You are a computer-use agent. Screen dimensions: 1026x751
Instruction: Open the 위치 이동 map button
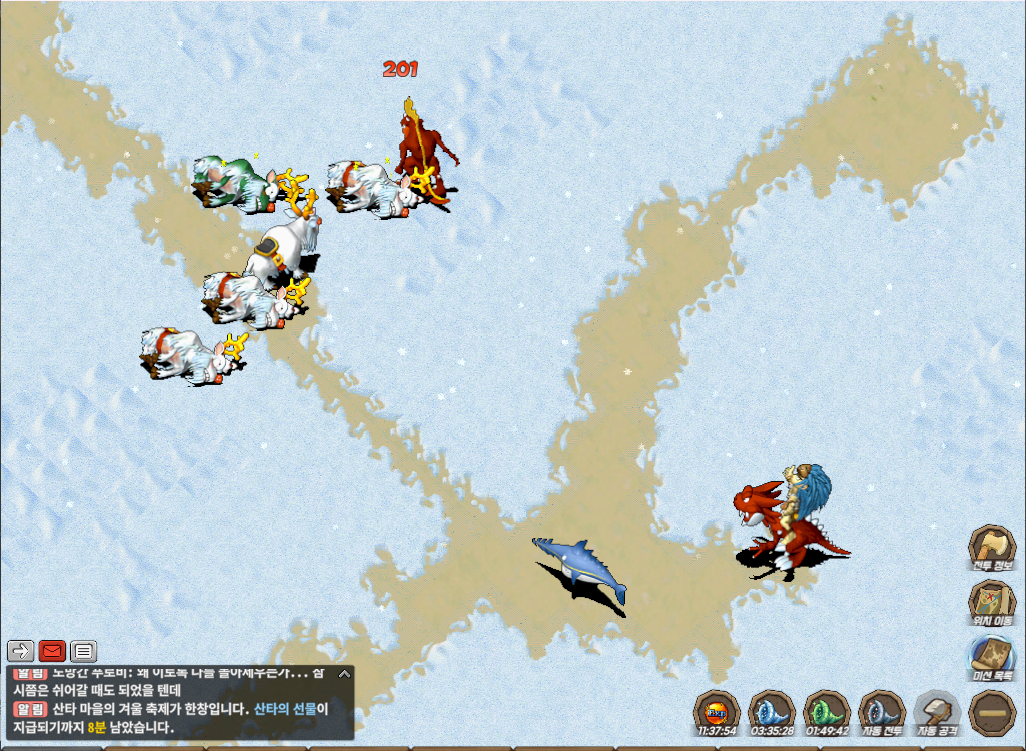click(x=991, y=601)
